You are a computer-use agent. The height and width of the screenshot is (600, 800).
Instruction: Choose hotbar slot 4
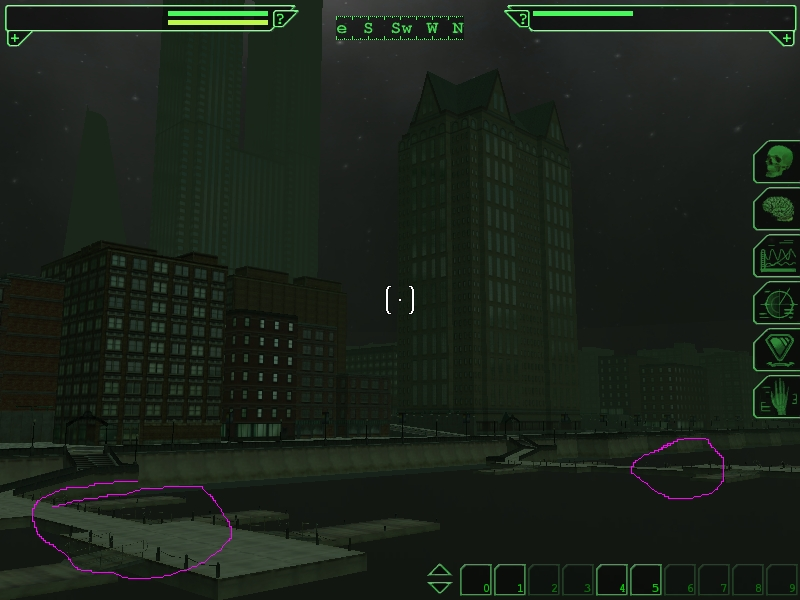[613, 580]
